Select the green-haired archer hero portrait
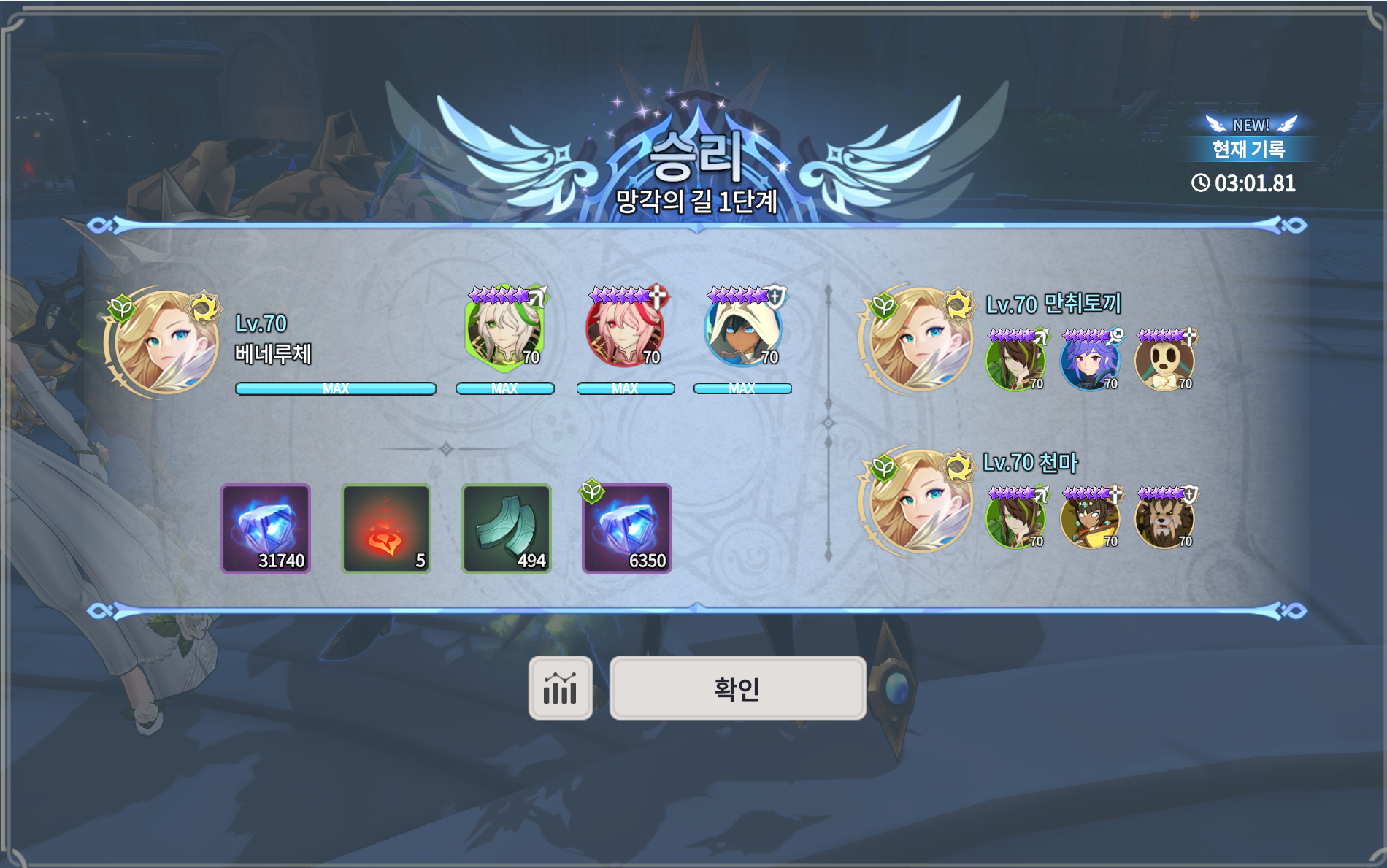The height and width of the screenshot is (868, 1387). click(x=504, y=330)
